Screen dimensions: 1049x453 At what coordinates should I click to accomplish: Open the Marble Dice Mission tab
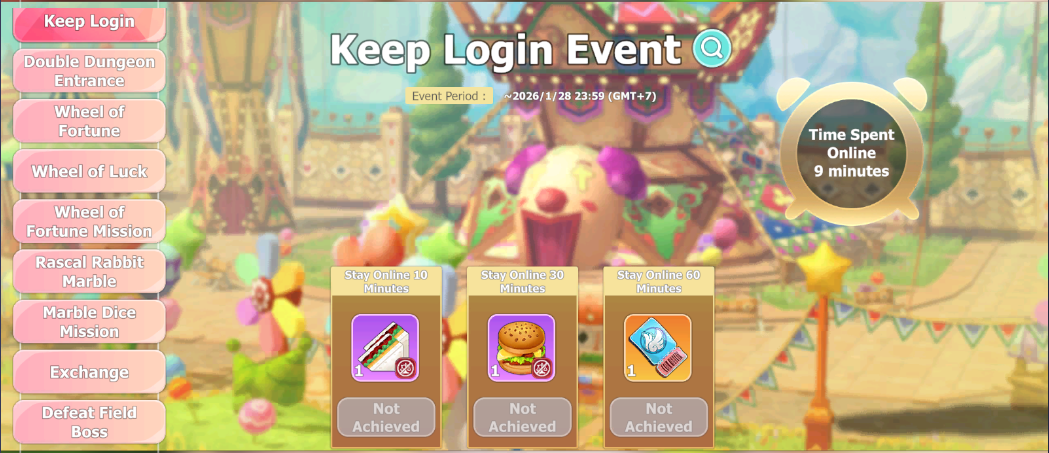pos(89,322)
